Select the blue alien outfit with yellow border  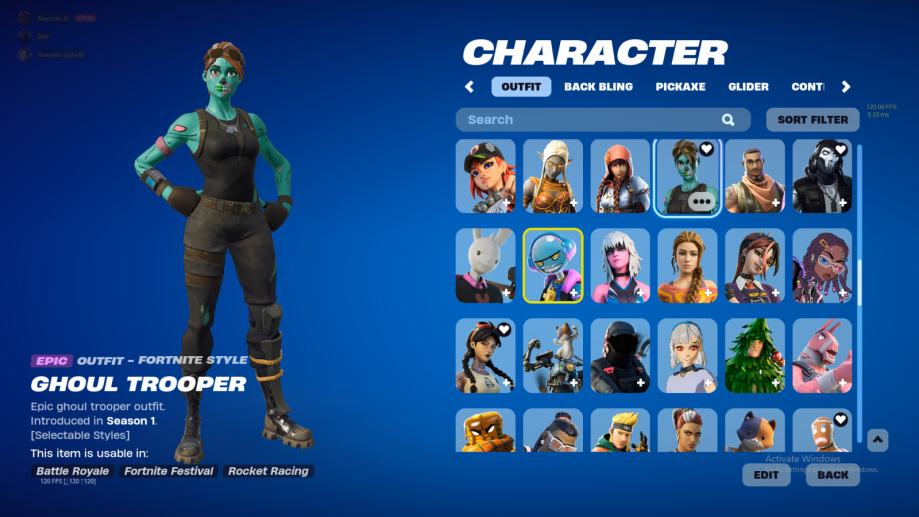553,265
